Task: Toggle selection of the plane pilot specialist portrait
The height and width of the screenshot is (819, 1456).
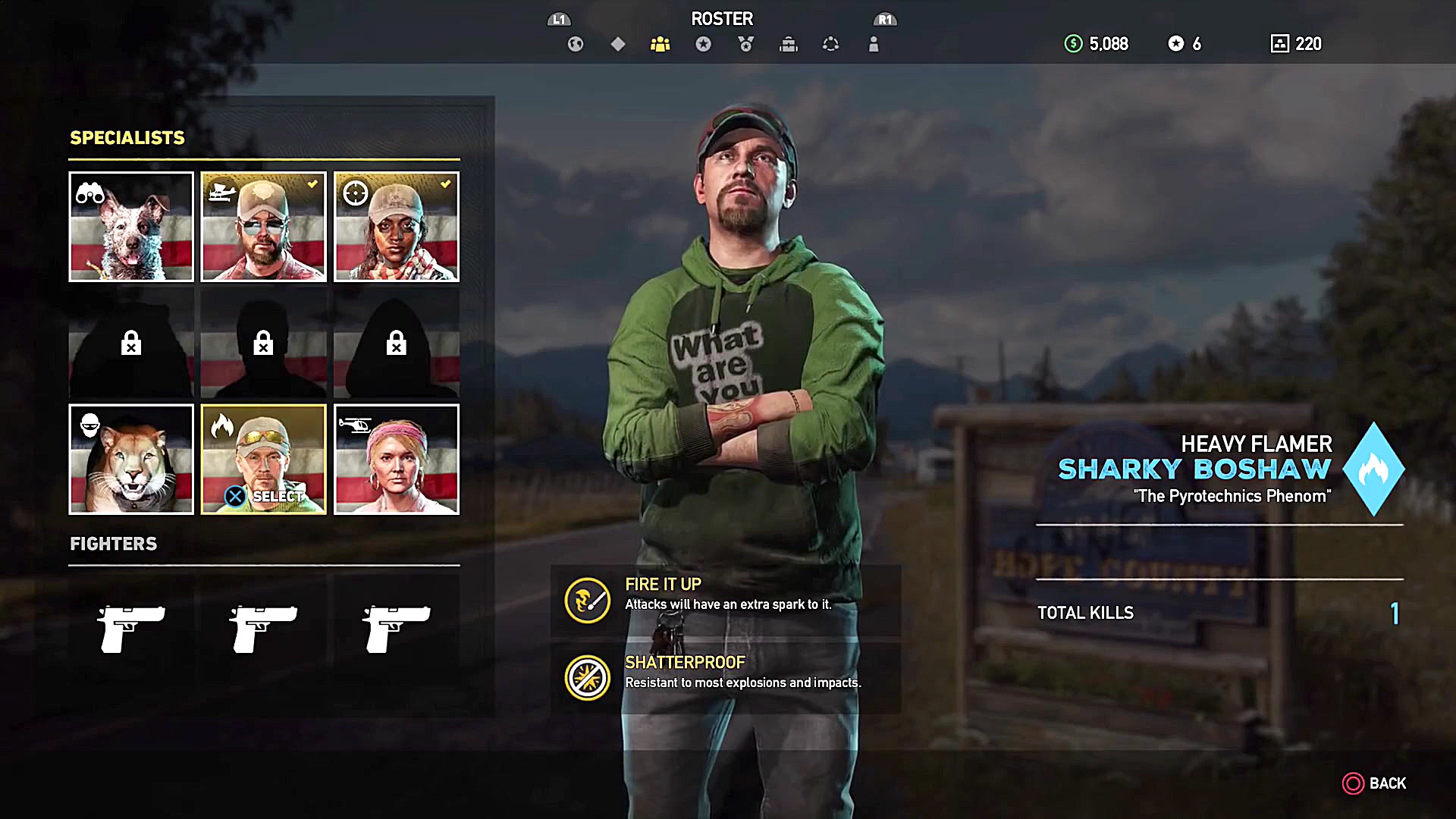Action: (x=263, y=227)
